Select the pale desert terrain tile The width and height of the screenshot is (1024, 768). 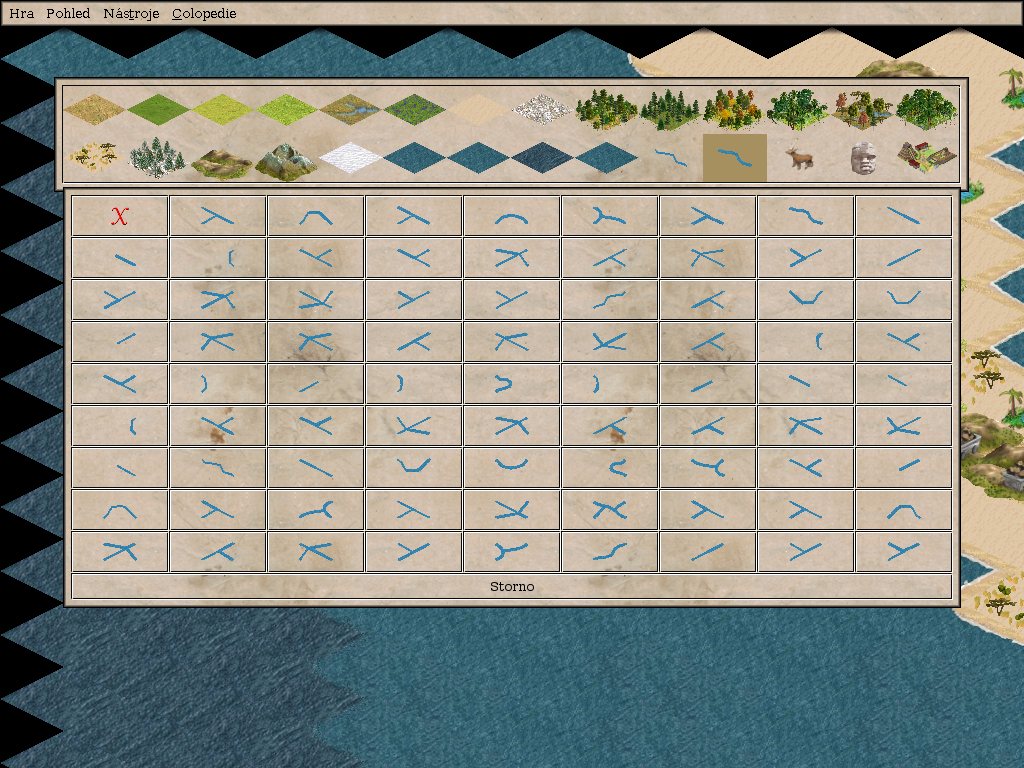point(479,108)
